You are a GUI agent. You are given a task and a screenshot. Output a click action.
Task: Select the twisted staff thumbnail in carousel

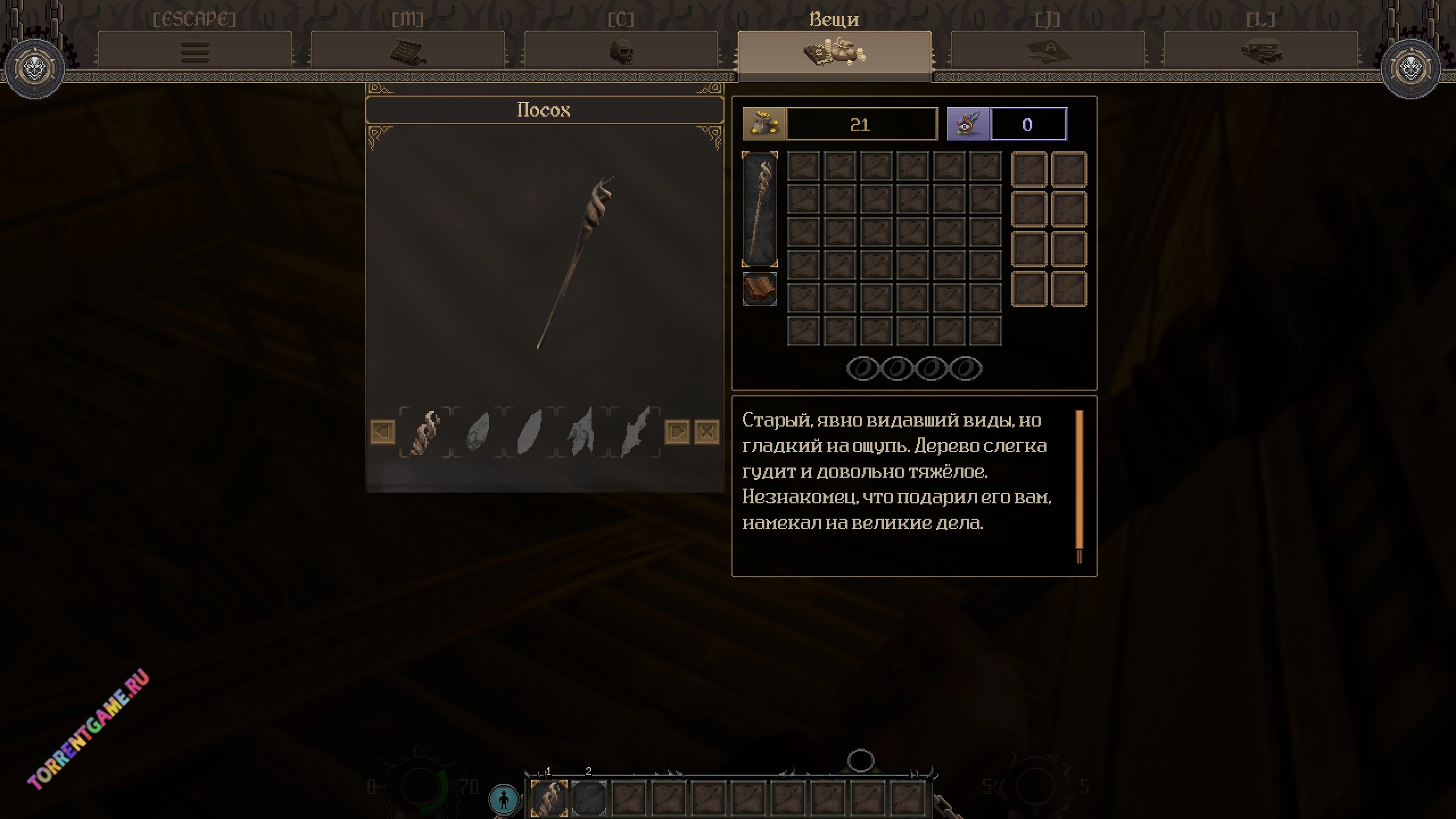click(x=425, y=432)
